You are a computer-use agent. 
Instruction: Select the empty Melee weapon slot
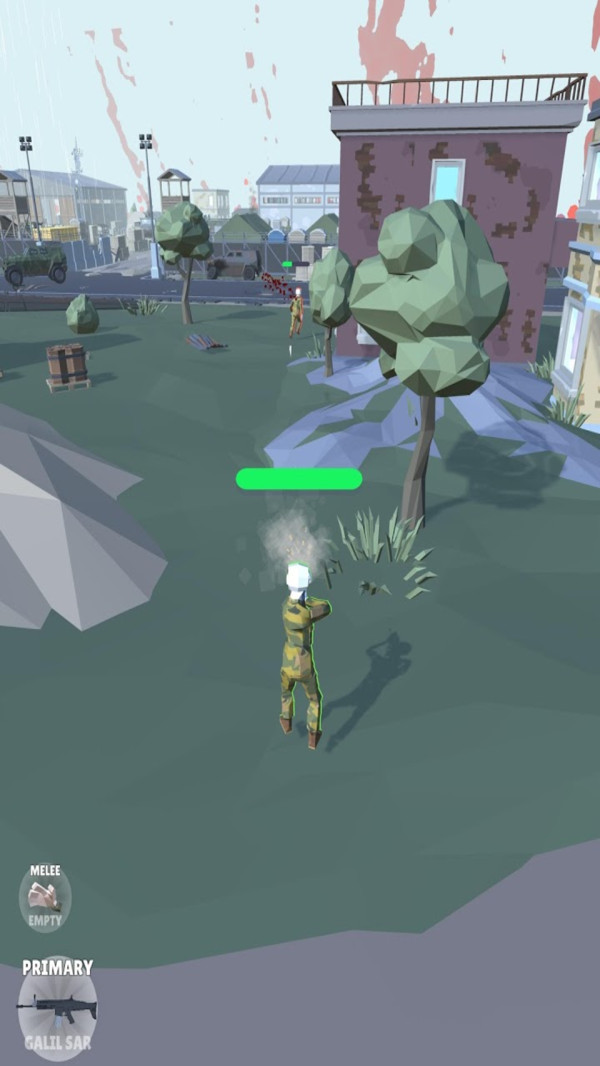point(45,897)
